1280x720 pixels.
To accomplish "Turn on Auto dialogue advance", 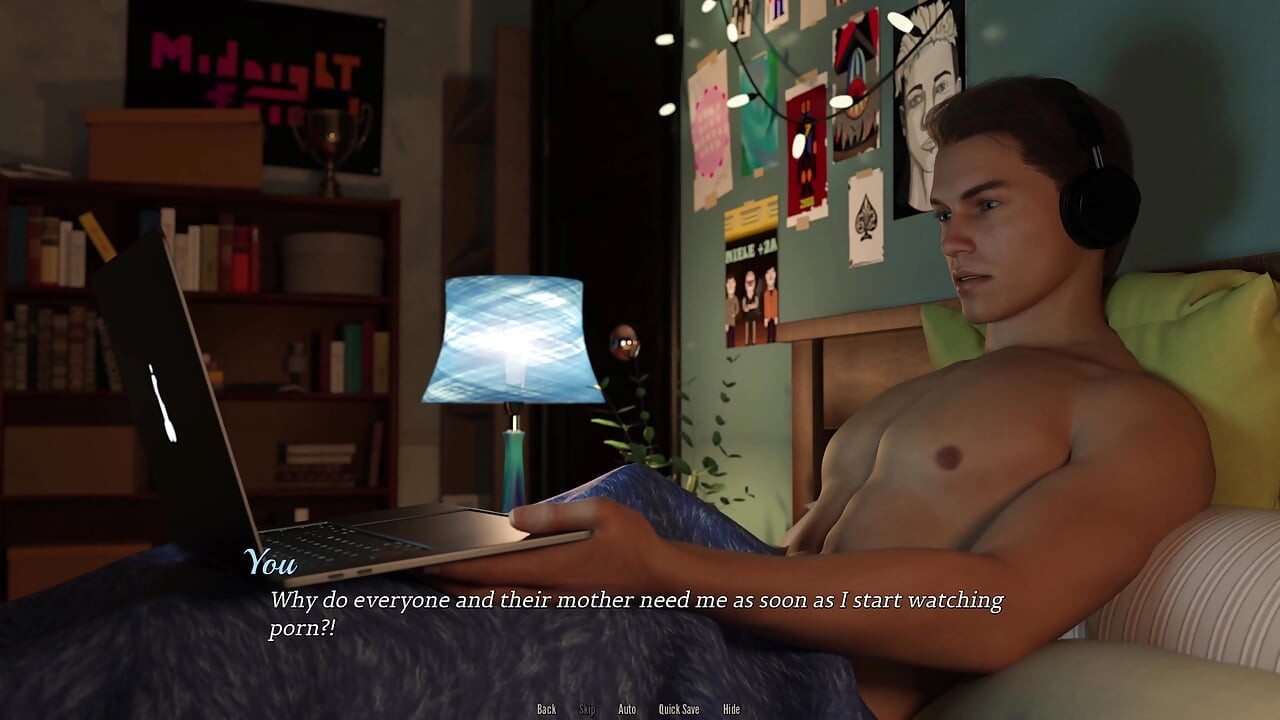I will point(627,709).
